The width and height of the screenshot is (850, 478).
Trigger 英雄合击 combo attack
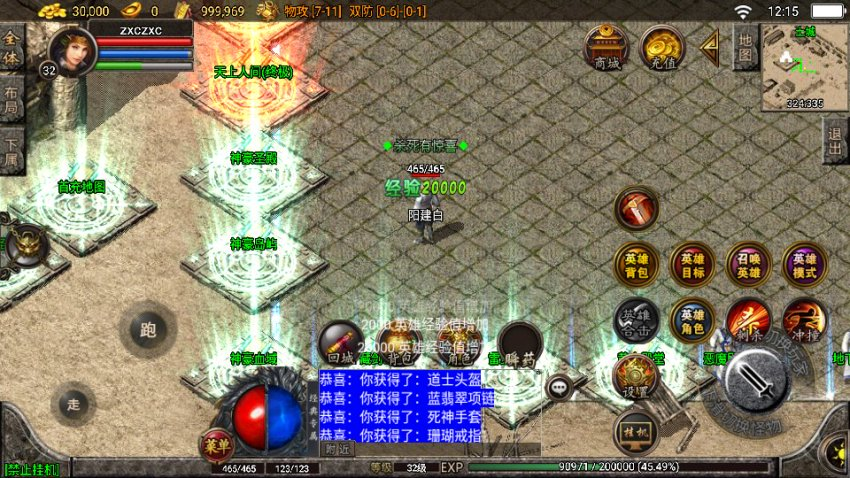[x=636, y=320]
